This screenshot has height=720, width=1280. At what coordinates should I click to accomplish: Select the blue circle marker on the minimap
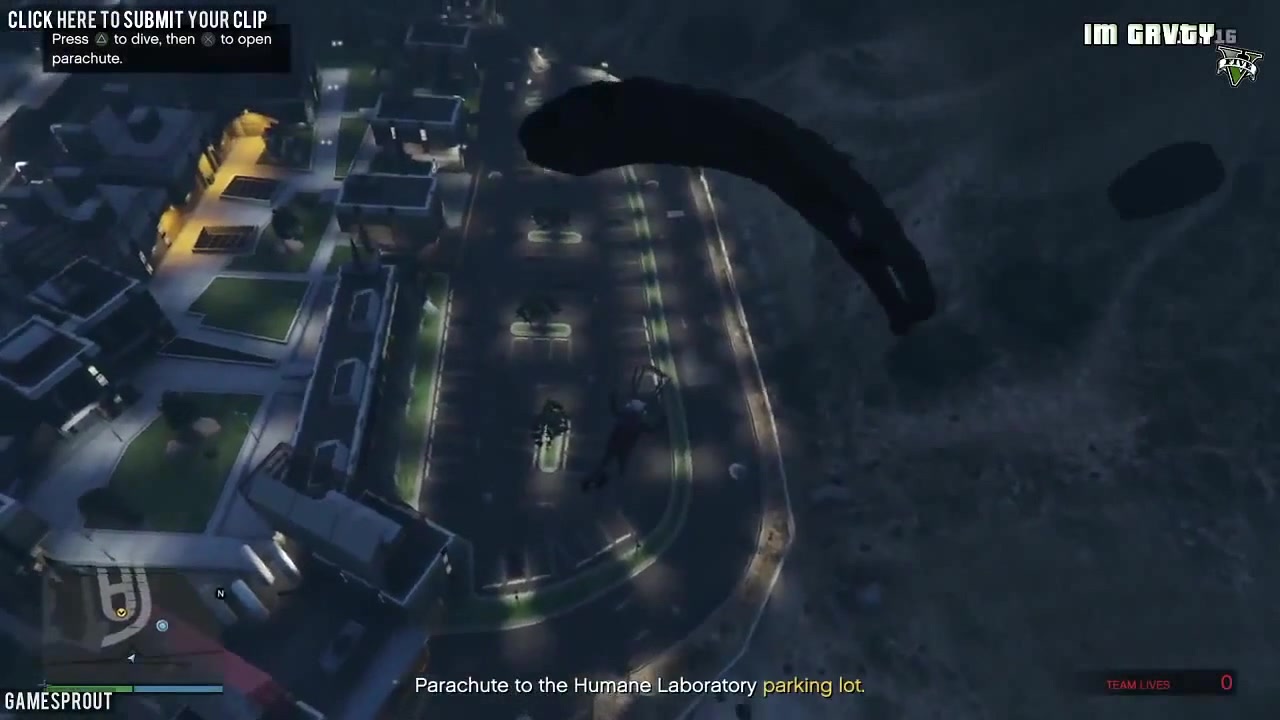click(162, 626)
